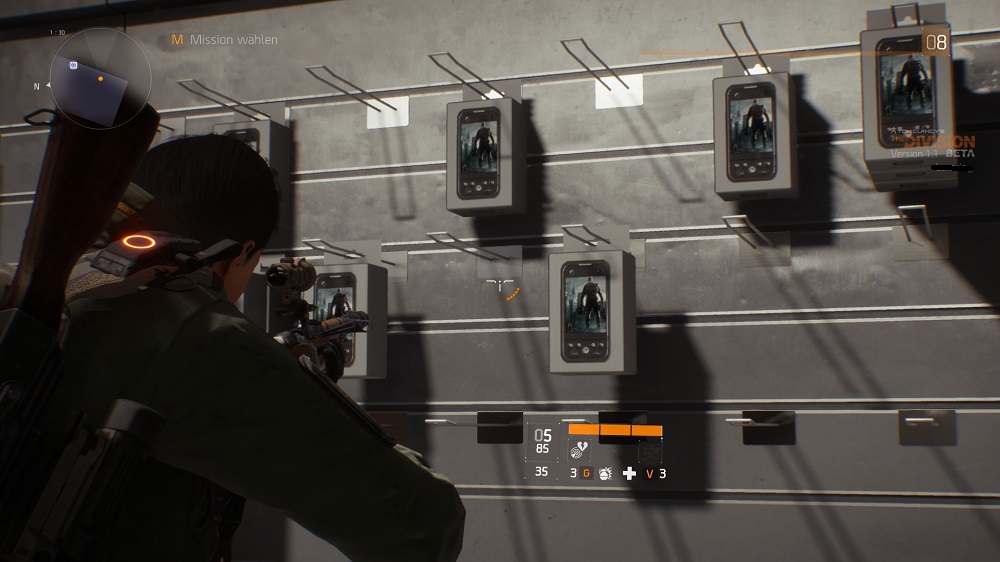Viewport: 1000px width, 562px height.
Task: Select the blue marker on the minimap
Action: [74, 65]
